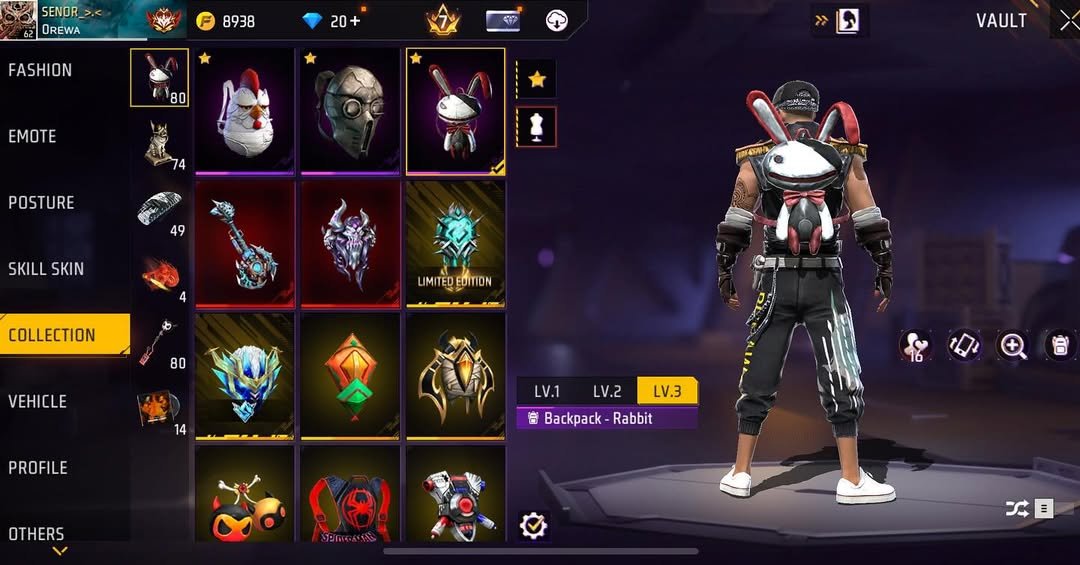
Task: Open the Profile section
Action: [x=38, y=468]
